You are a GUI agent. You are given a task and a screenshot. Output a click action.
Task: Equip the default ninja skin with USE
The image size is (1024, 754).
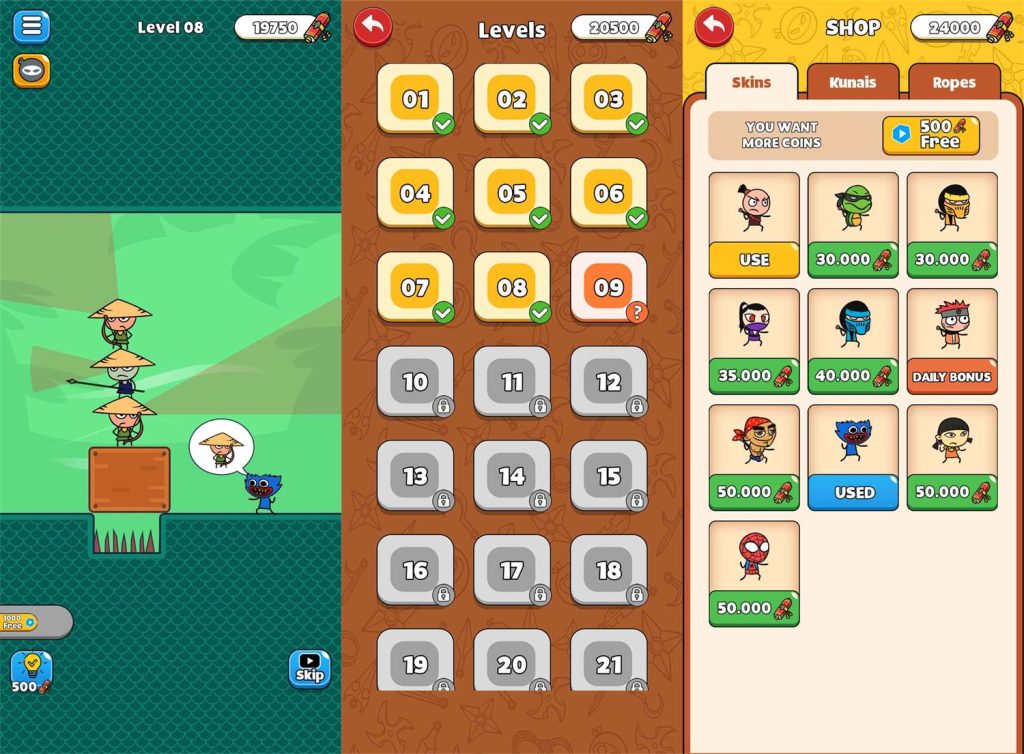click(x=754, y=260)
